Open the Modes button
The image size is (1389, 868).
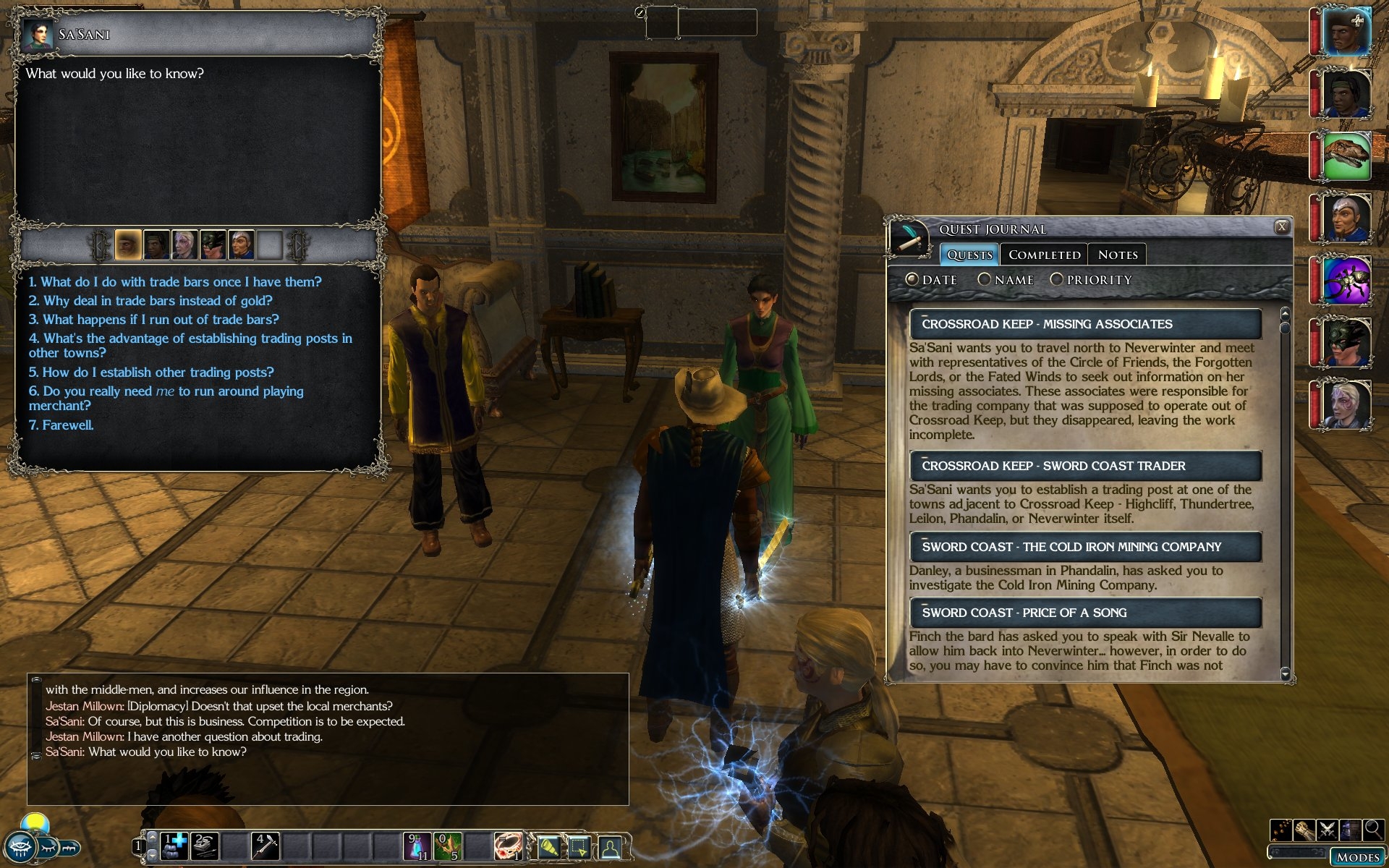pos(1357,857)
